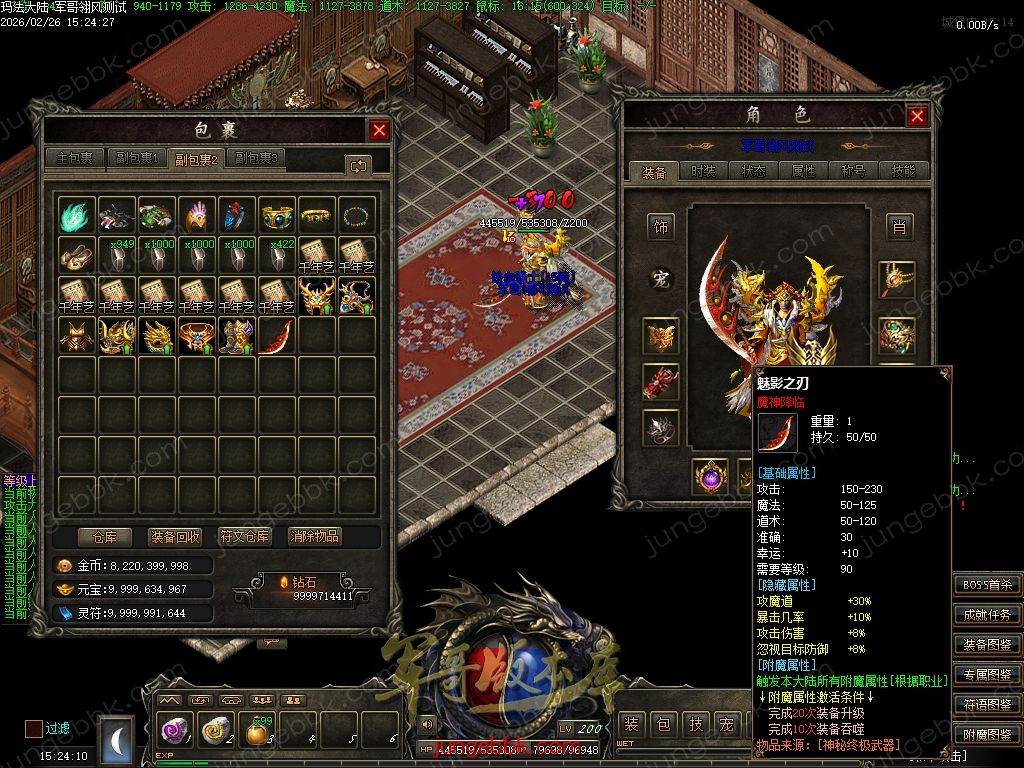
Task: Show the 技能 skills tab
Action: coord(903,171)
